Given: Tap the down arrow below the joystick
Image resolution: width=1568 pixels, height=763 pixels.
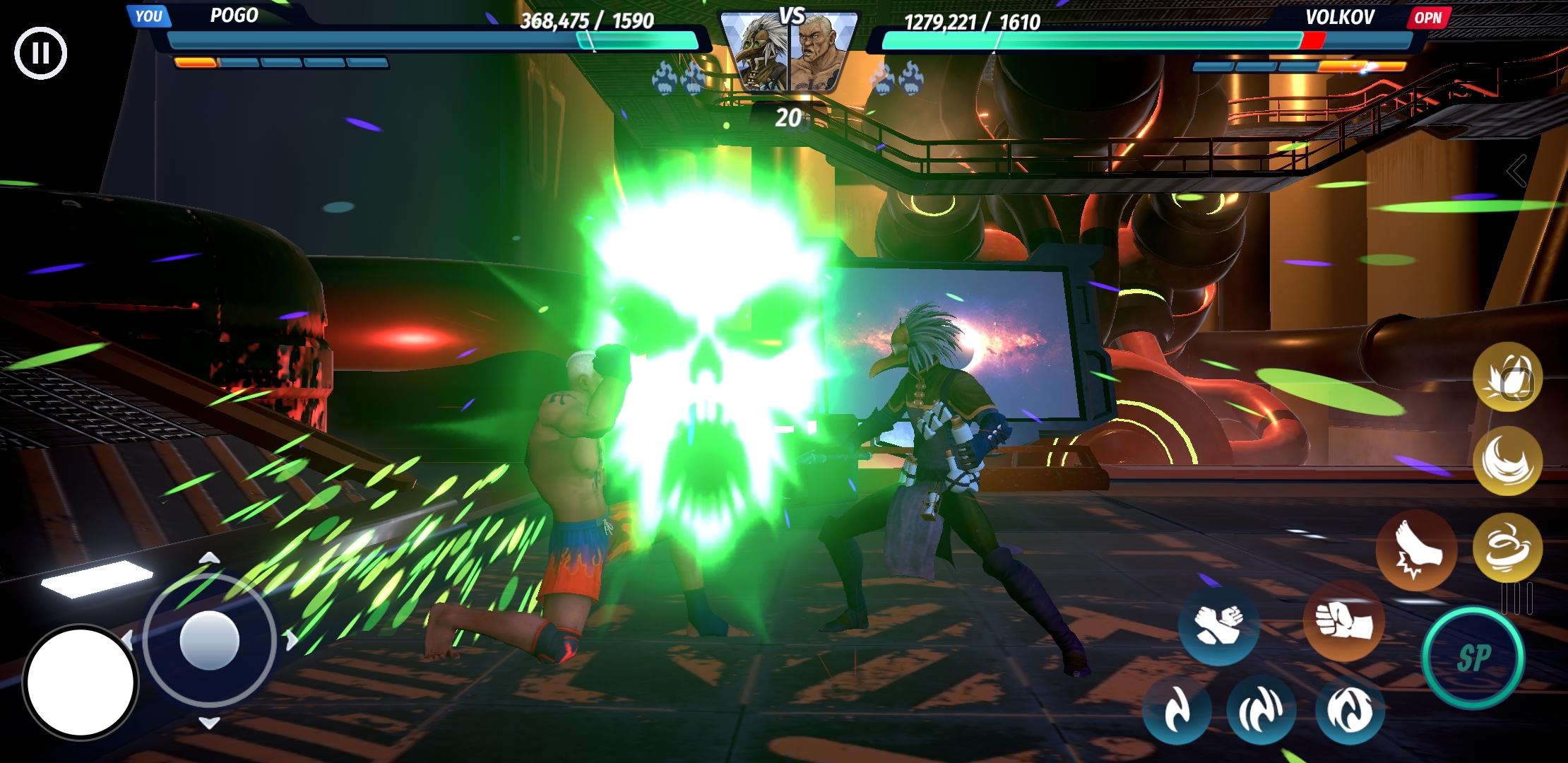Looking at the screenshot, I should [208, 723].
